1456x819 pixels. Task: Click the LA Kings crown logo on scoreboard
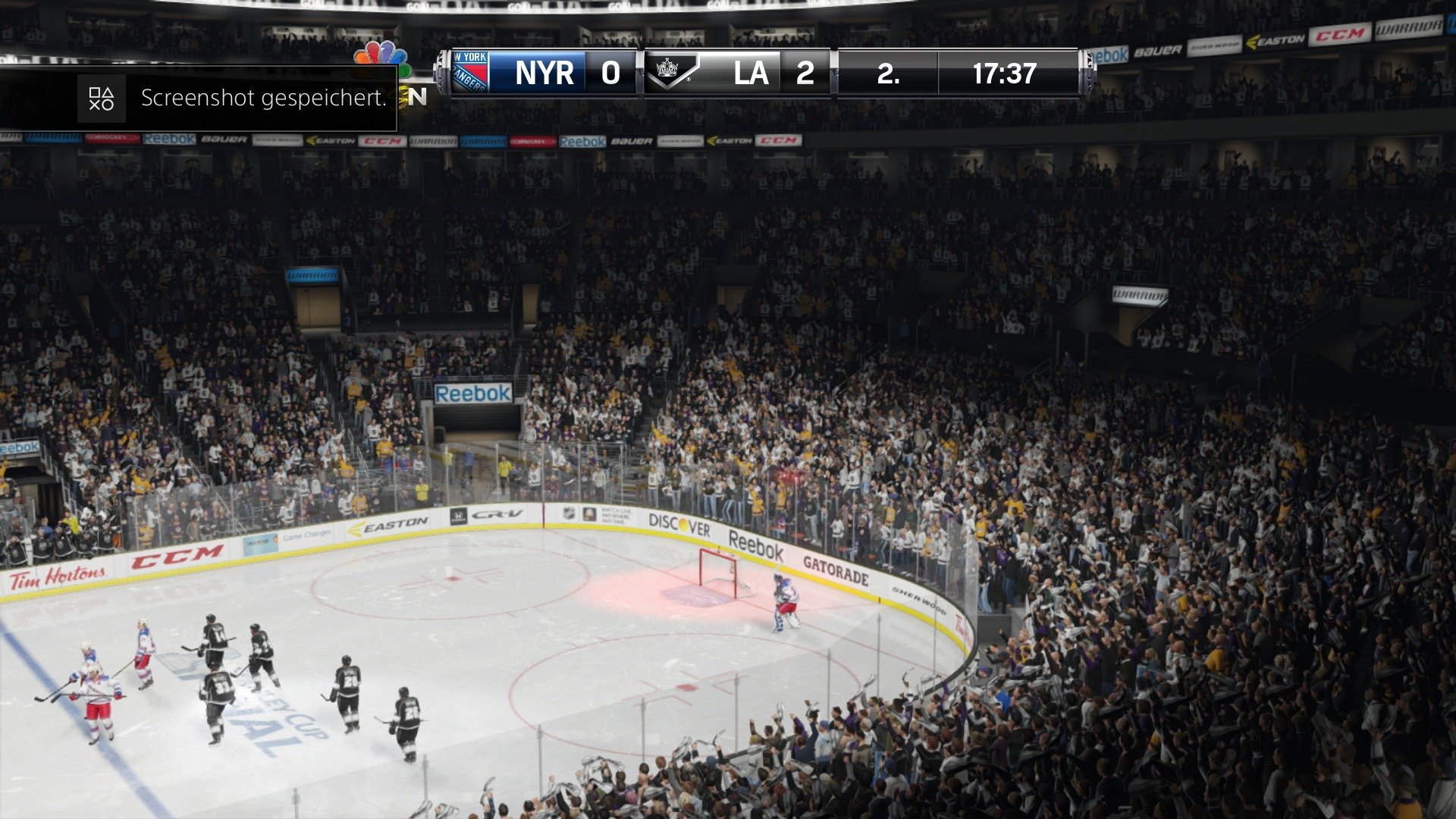[x=670, y=73]
